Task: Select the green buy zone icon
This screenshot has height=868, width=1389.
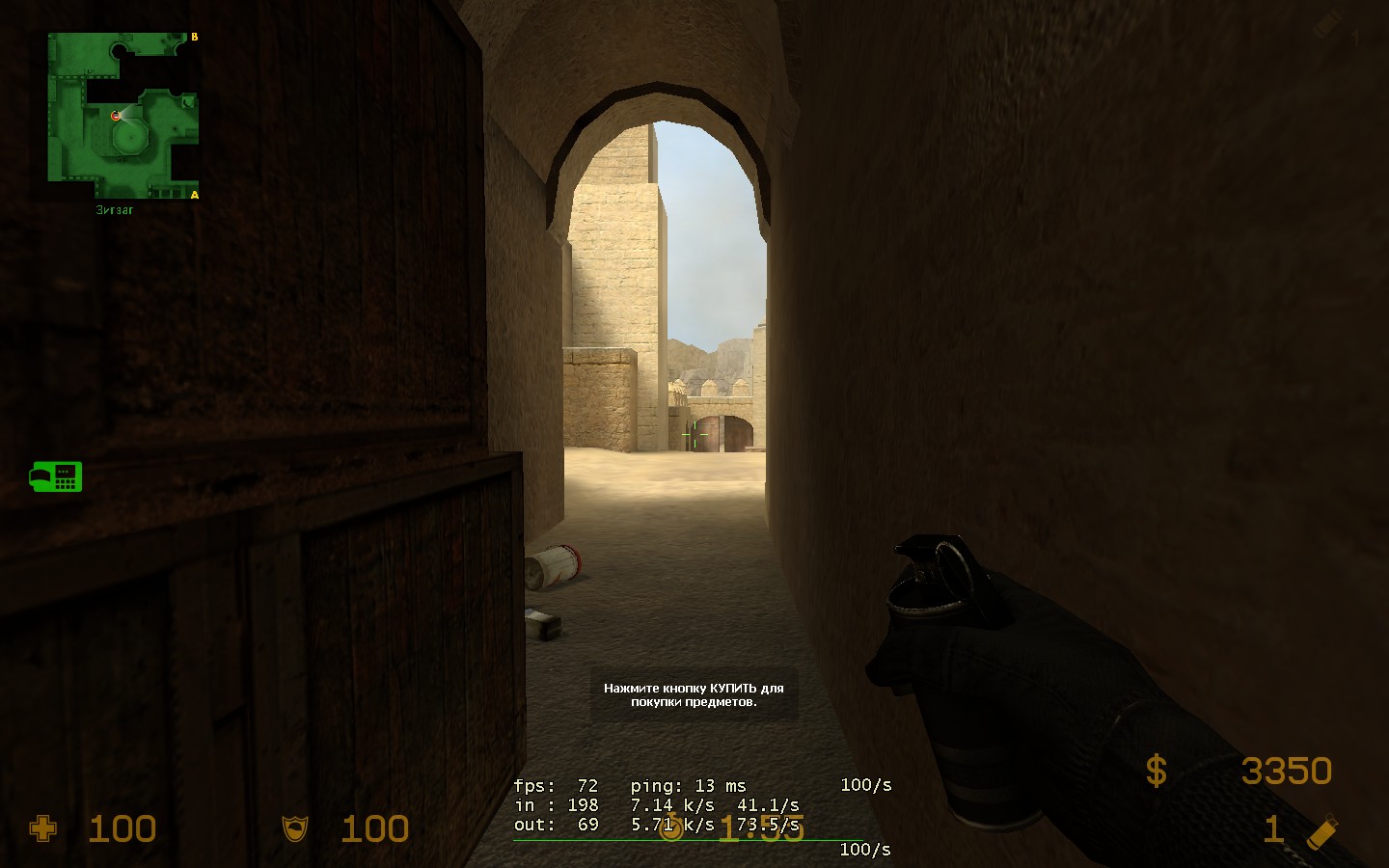Action: (x=56, y=476)
